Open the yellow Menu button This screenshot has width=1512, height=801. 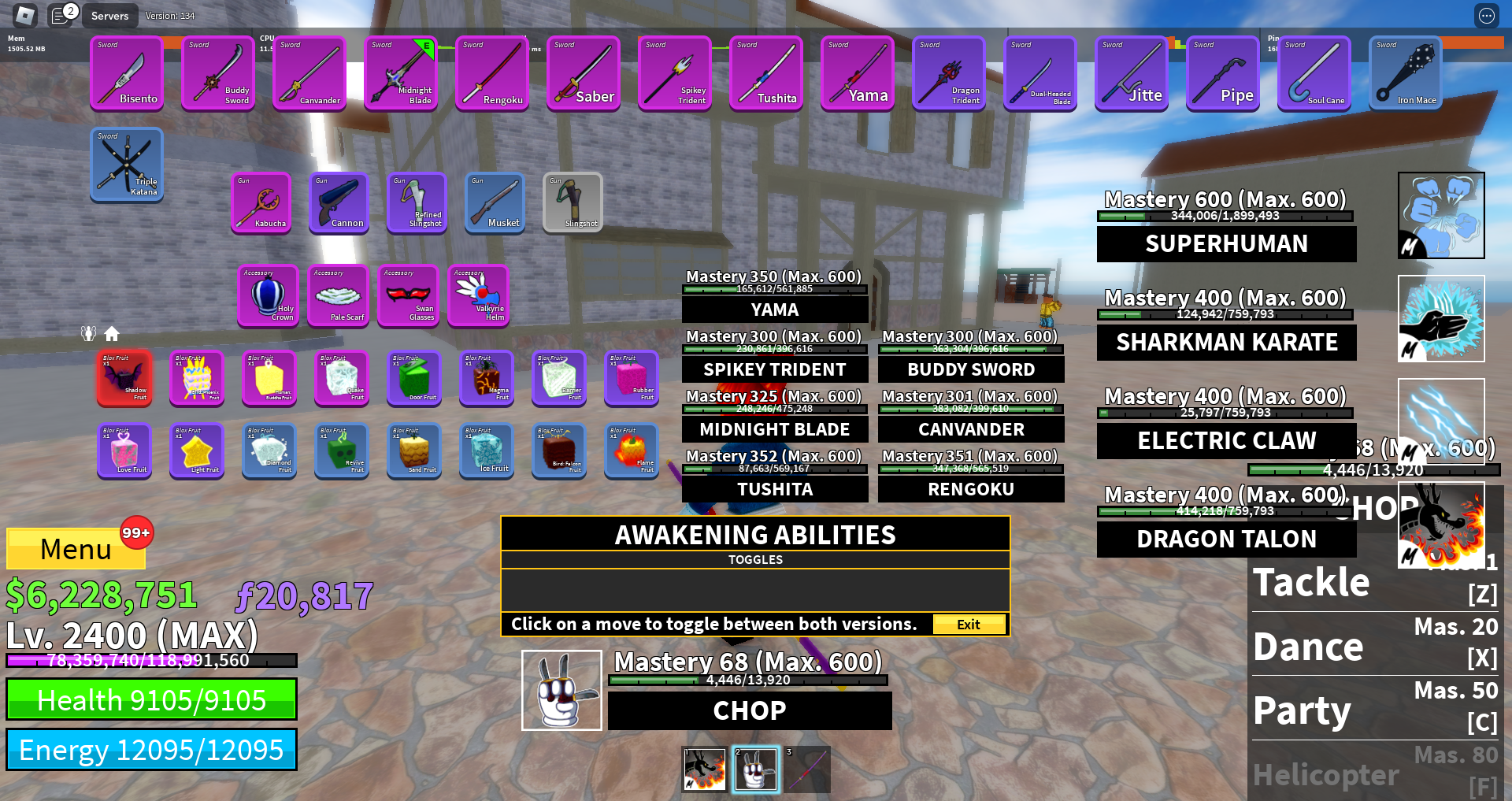pyautogui.click(x=76, y=548)
